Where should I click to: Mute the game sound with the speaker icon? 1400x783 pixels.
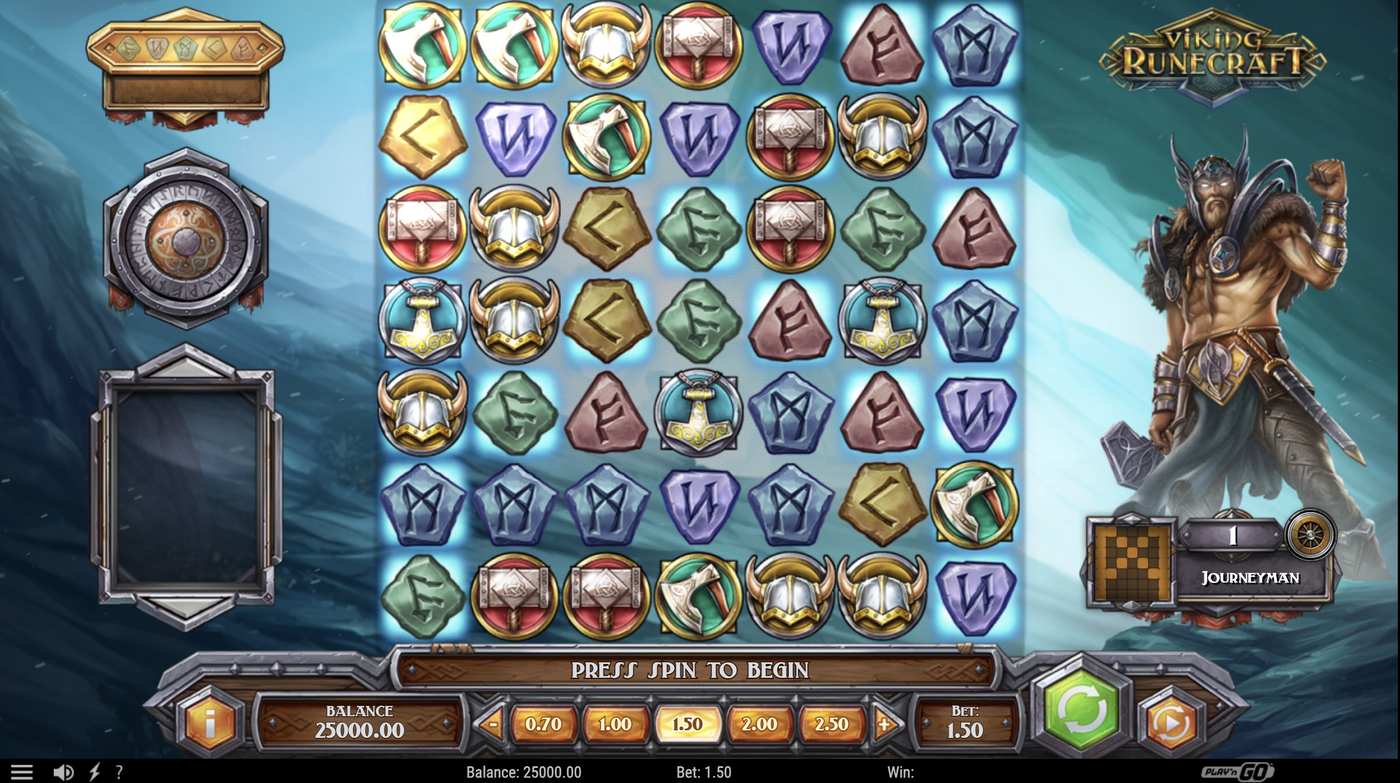point(62,770)
